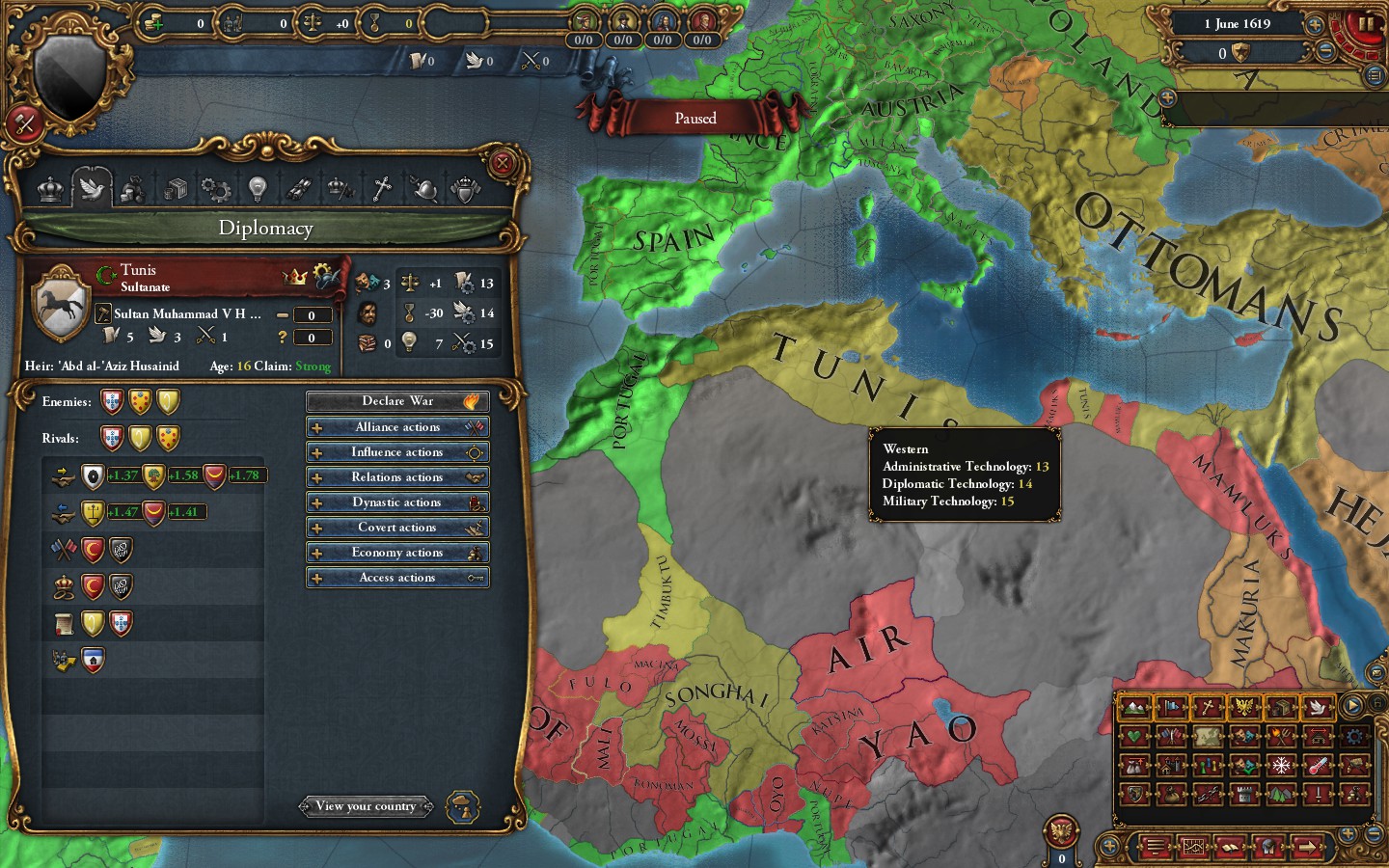Screen dimensions: 1389x868
Task: Open the religious map mode with cross icon
Action: [1208, 706]
